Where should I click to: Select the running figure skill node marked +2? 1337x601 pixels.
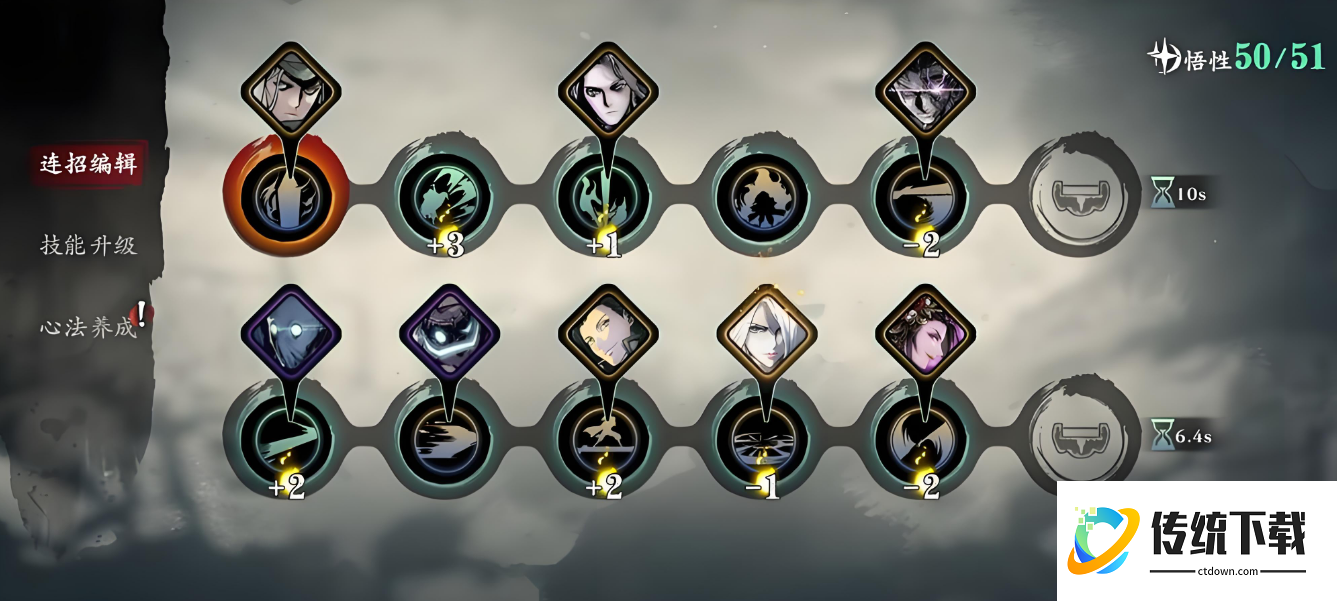pyautogui.click(x=605, y=438)
